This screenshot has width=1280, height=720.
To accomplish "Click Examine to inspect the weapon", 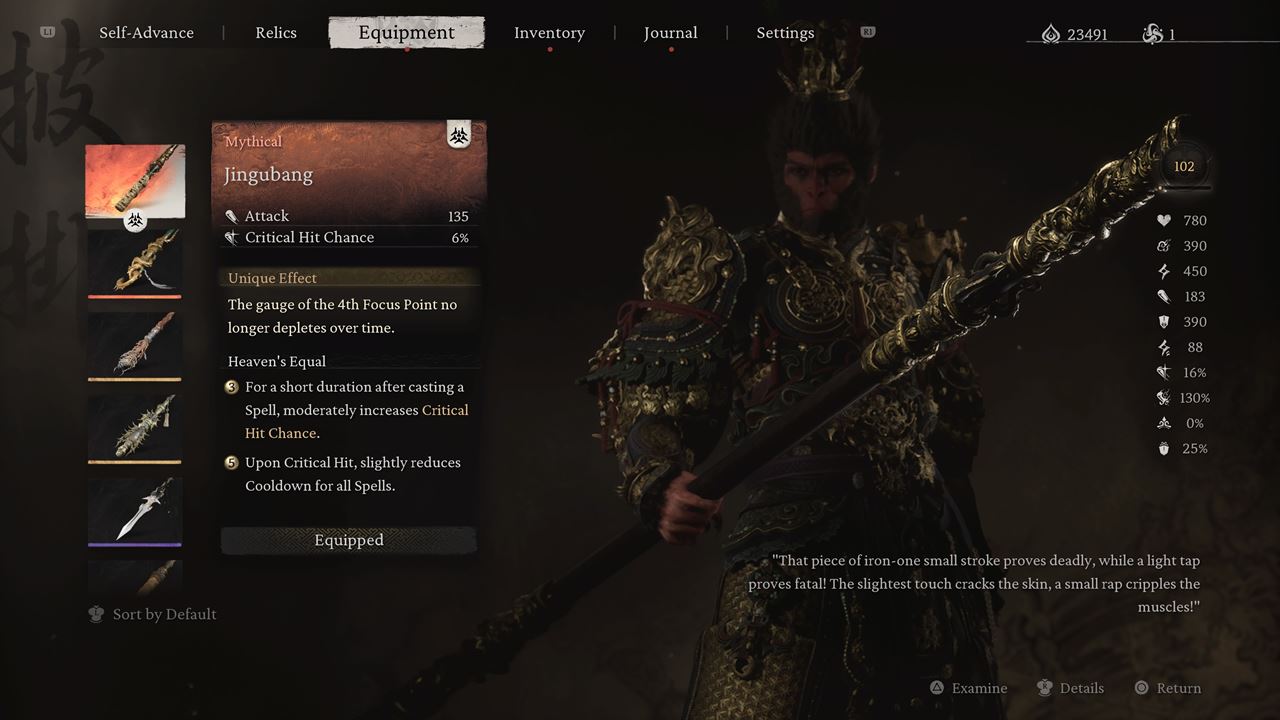I will coord(968,688).
